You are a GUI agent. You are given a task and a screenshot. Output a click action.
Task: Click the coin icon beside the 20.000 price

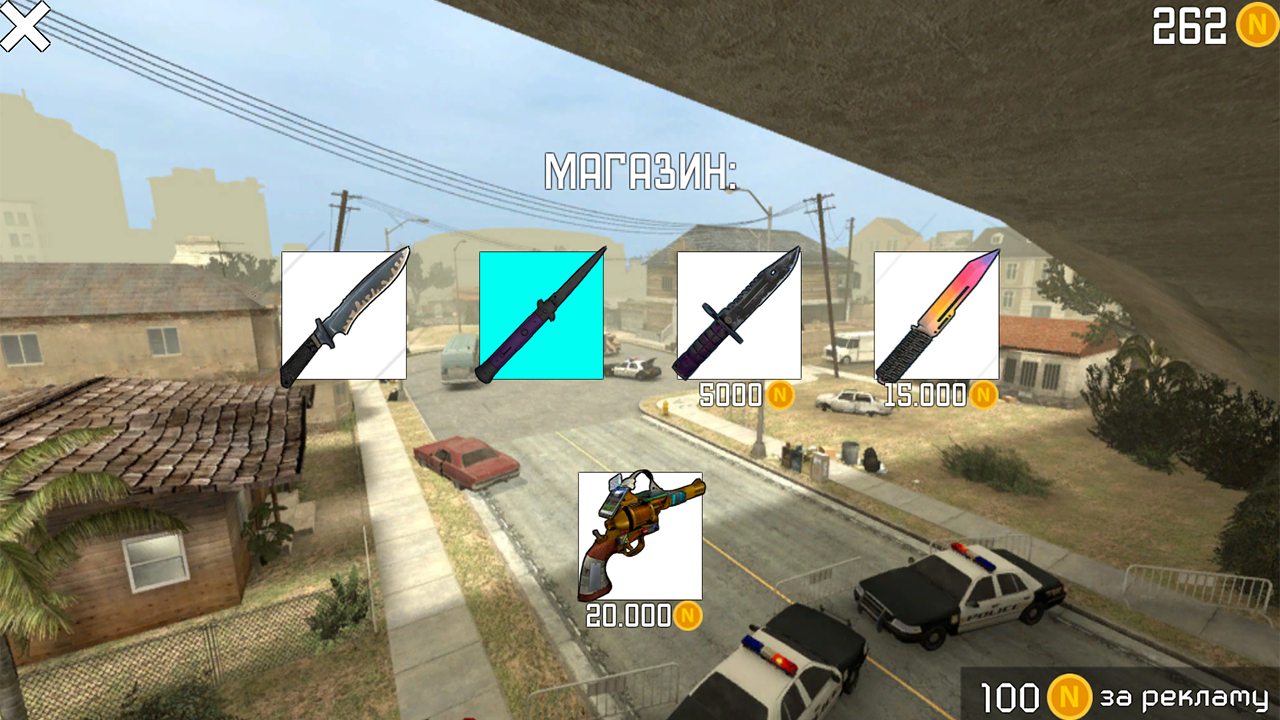(689, 618)
